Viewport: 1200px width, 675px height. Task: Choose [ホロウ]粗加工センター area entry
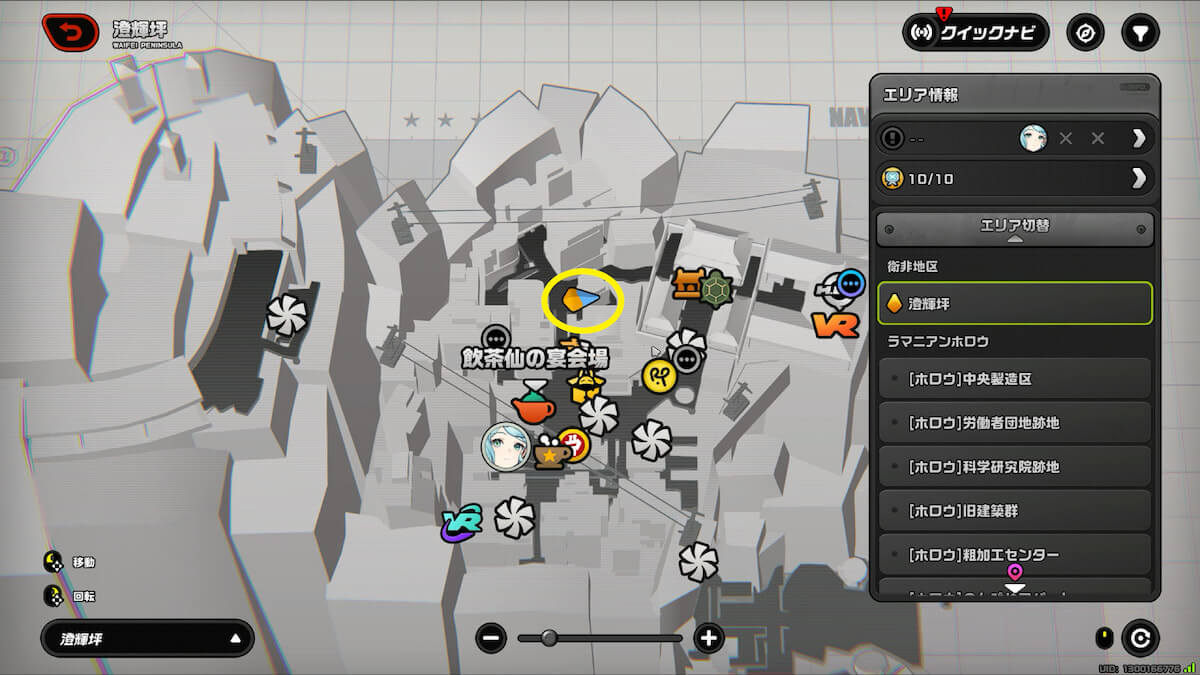(1015, 554)
